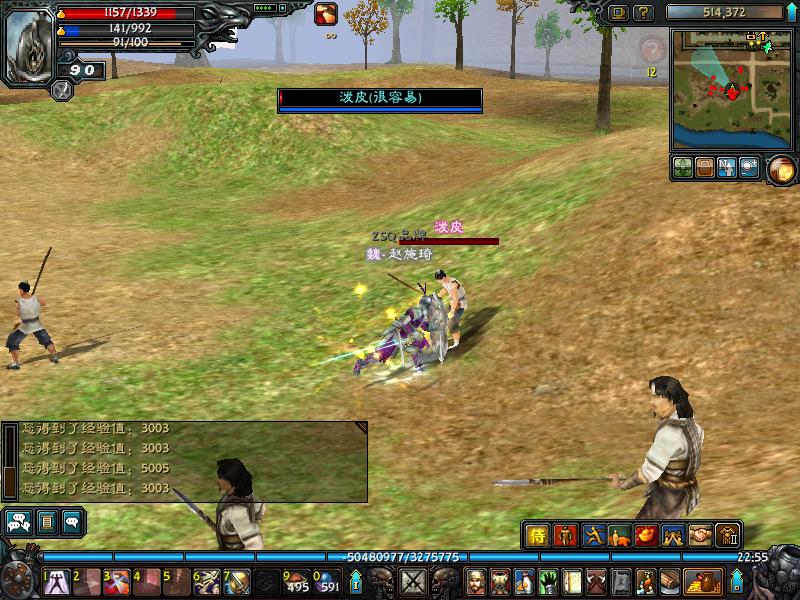Viewport: 800px width, 600px height.
Task: Use the hotbar slot with 495 potions
Action: pyautogui.click(x=297, y=580)
